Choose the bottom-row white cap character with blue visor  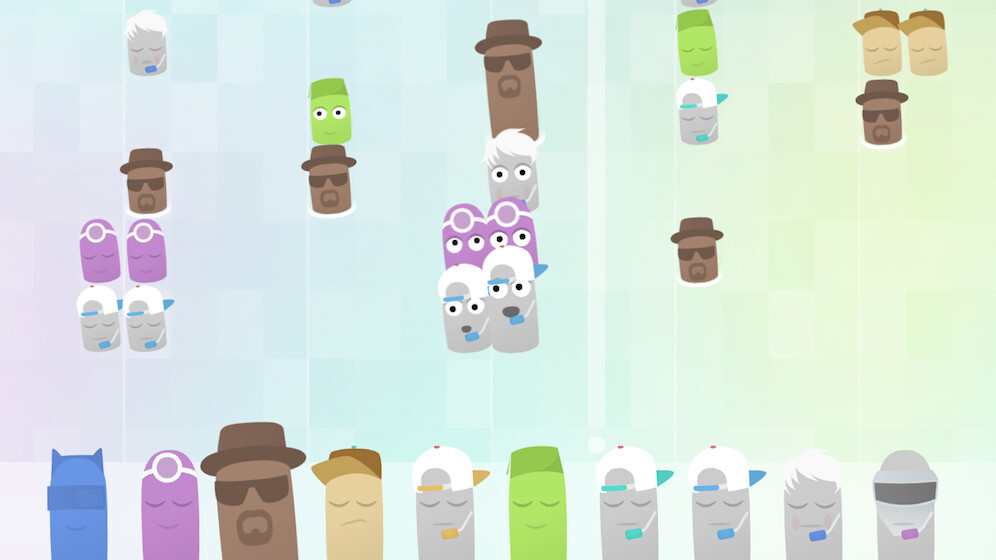click(720, 508)
